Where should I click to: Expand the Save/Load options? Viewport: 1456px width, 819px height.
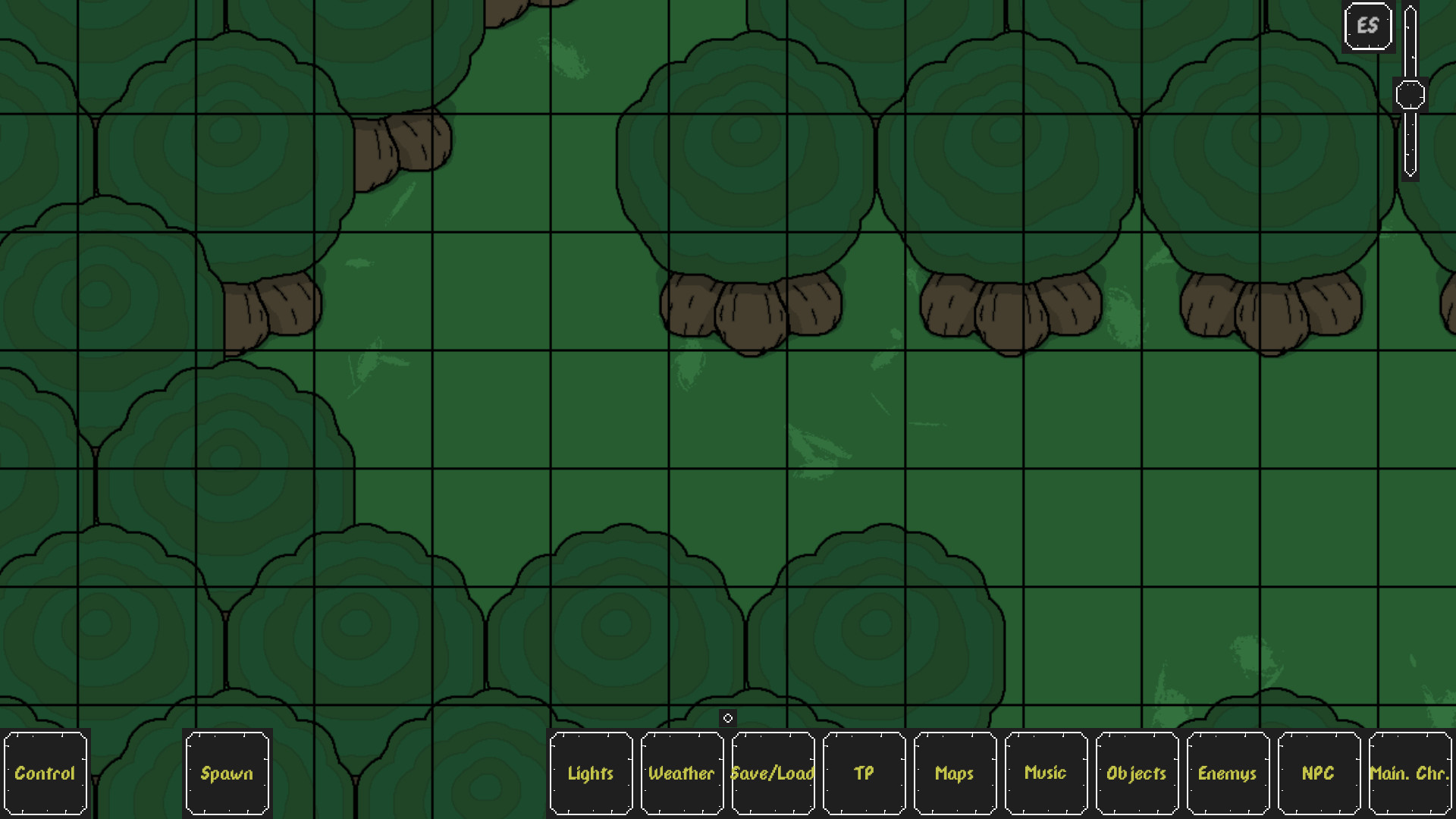pos(772,773)
